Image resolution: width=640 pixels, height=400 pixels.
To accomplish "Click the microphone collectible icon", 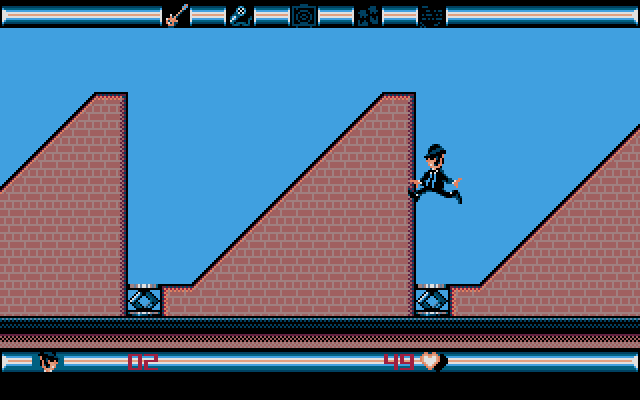I will point(240,15).
